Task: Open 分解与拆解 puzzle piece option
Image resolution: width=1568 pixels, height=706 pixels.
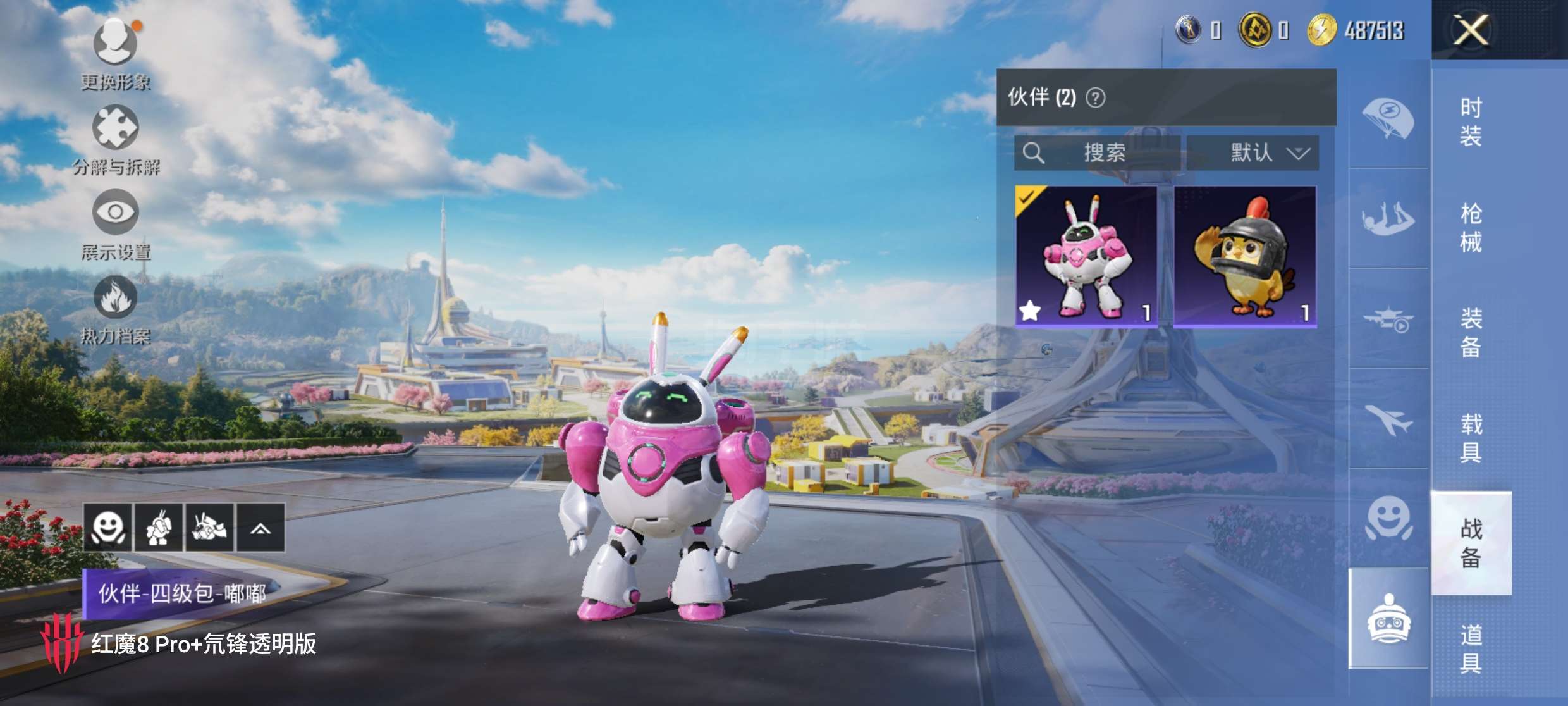Action: (116, 128)
